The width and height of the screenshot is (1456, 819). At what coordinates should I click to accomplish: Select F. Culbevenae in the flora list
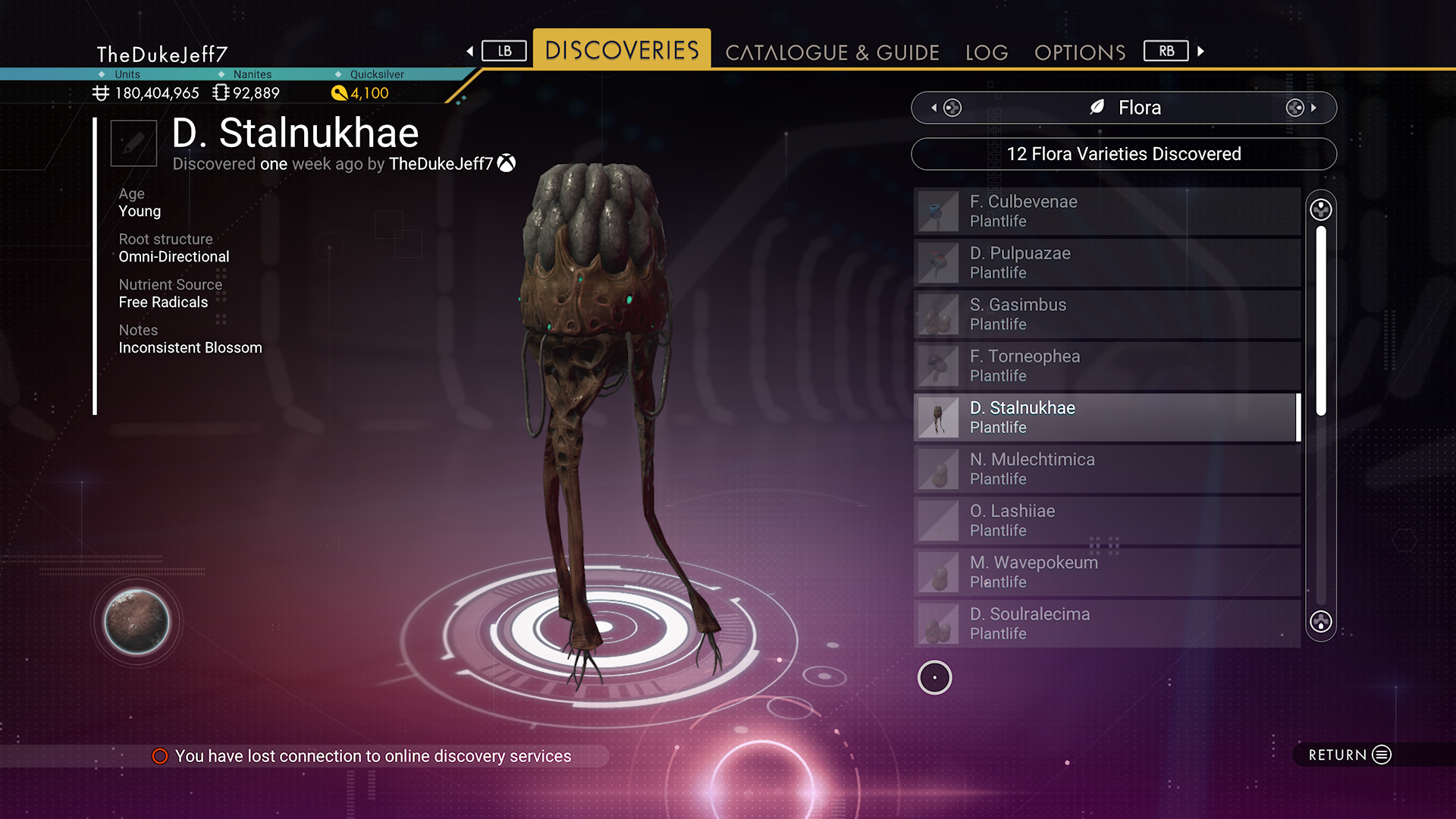pyautogui.click(x=1106, y=211)
